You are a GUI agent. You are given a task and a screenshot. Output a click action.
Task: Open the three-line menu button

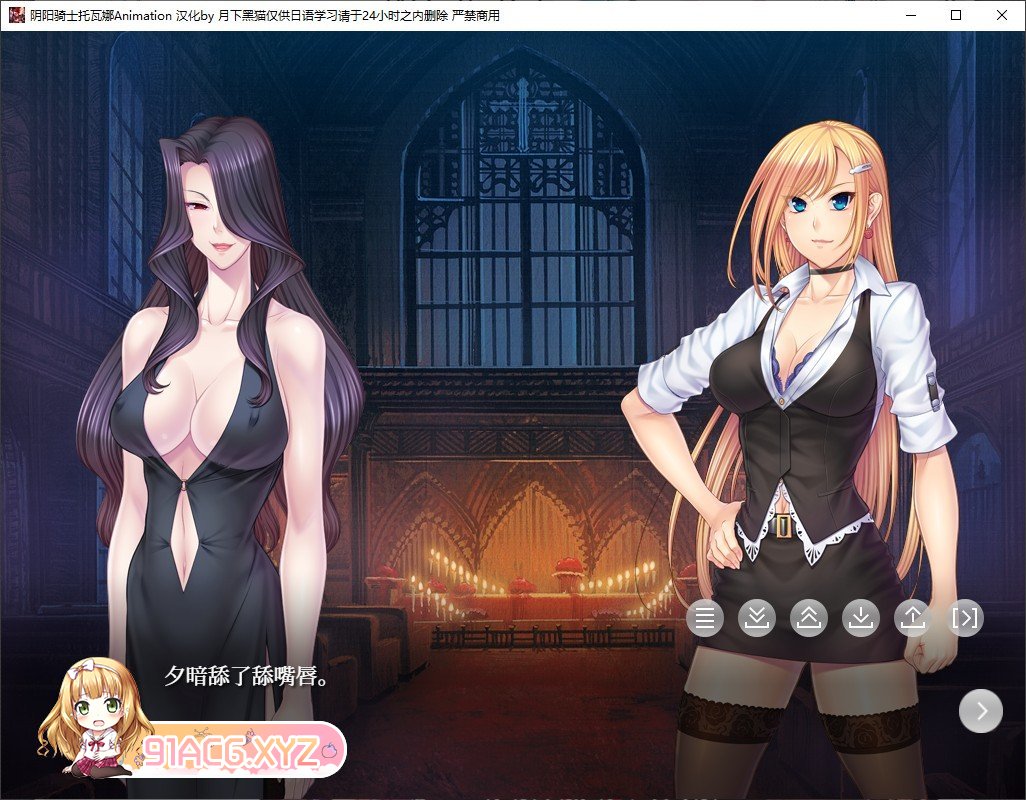(705, 619)
